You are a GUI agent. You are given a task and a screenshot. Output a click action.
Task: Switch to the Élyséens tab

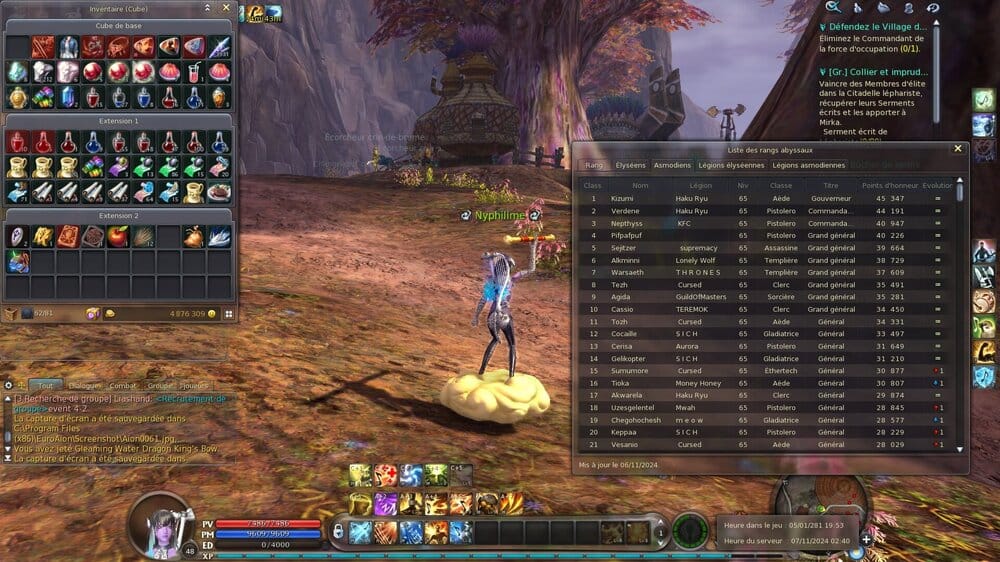click(x=630, y=165)
